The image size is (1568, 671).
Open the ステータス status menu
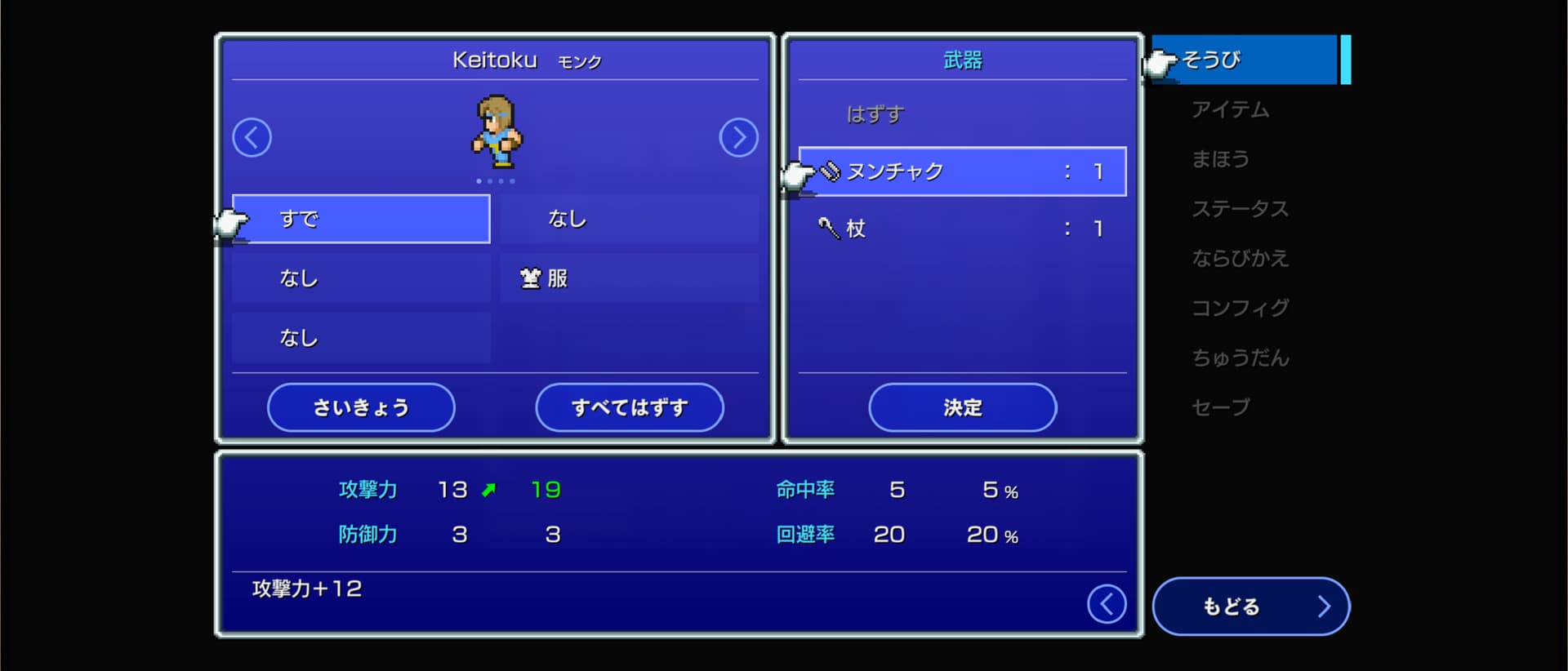[x=1240, y=209]
